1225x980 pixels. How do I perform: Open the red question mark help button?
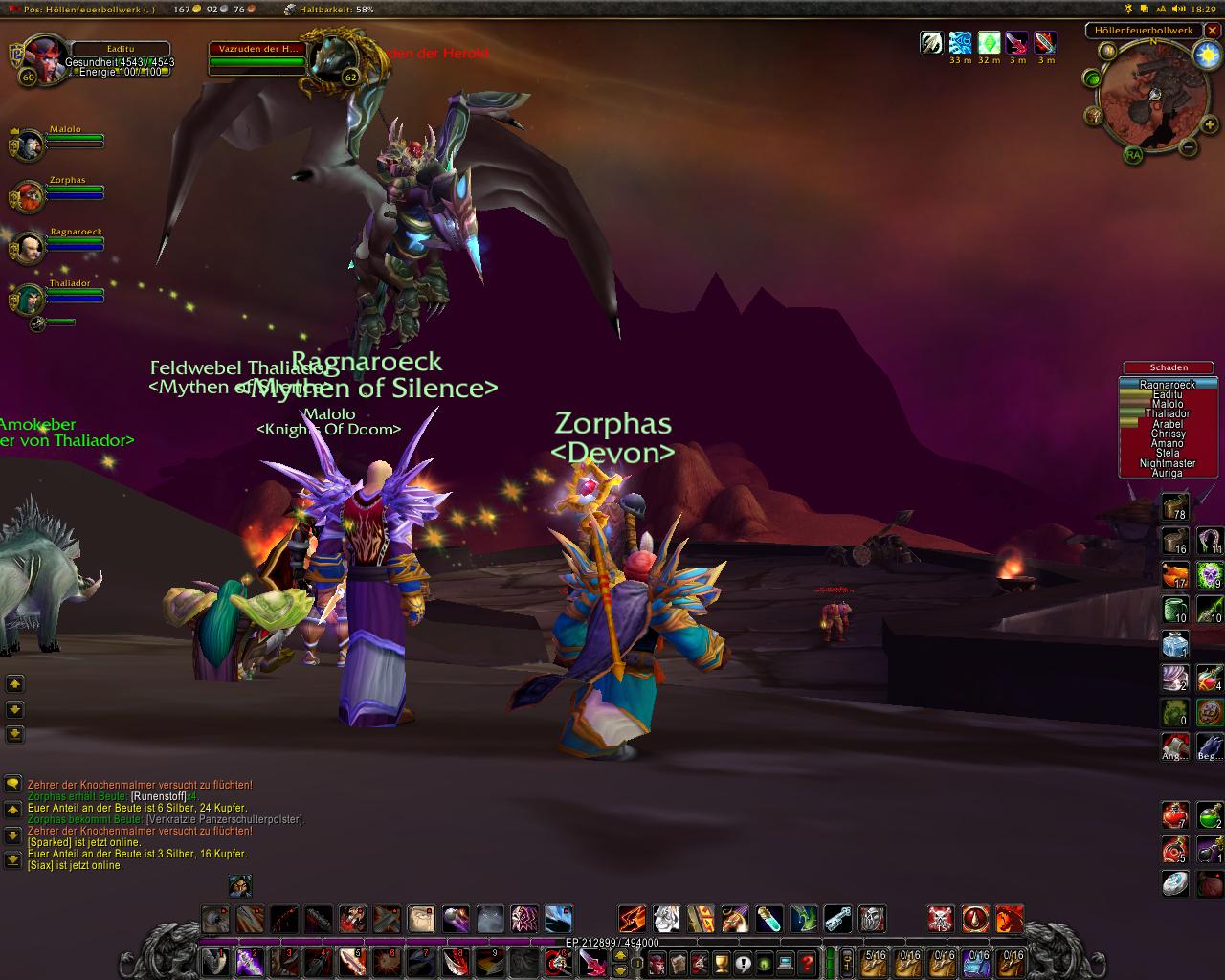pos(807,961)
